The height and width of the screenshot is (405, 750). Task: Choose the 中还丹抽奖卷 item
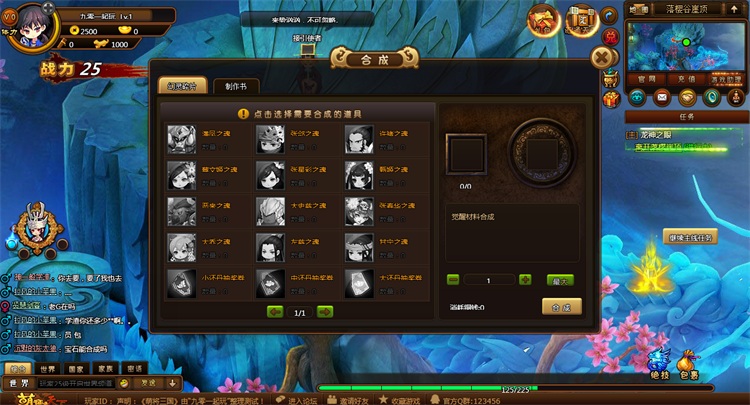pos(269,281)
